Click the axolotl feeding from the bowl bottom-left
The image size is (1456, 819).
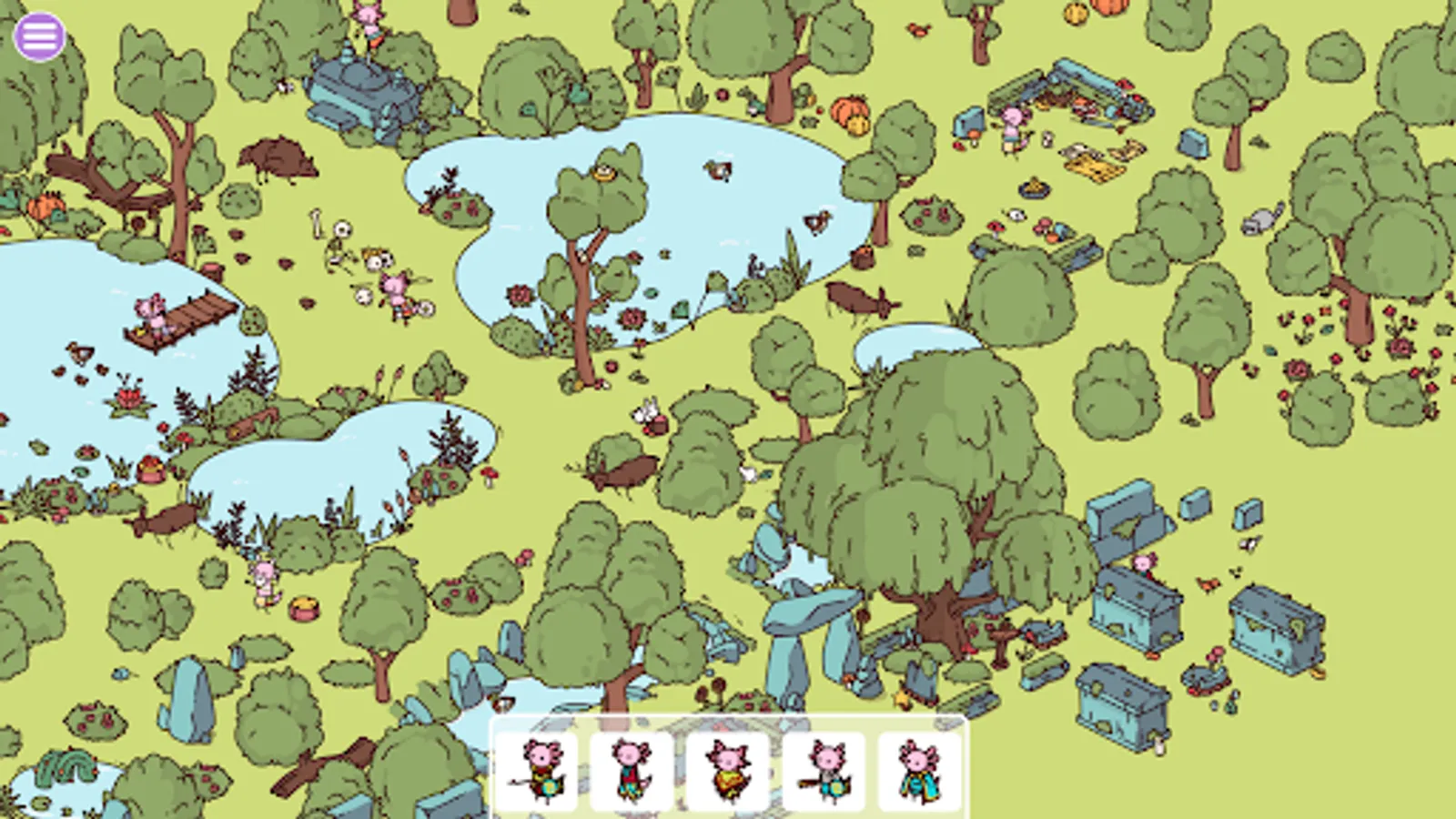(x=264, y=578)
